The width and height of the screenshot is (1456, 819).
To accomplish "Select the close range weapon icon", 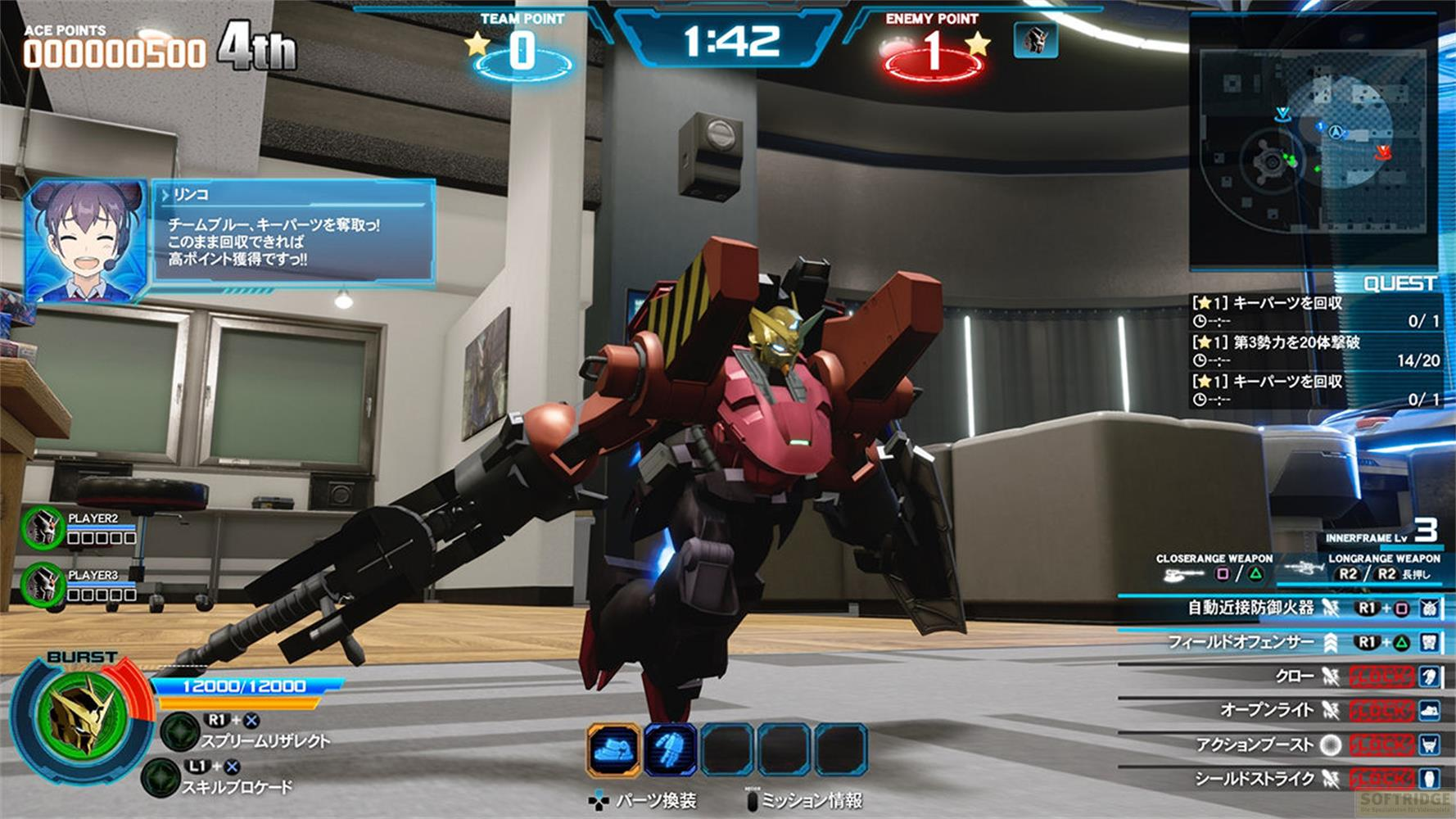I will click(1180, 574).
